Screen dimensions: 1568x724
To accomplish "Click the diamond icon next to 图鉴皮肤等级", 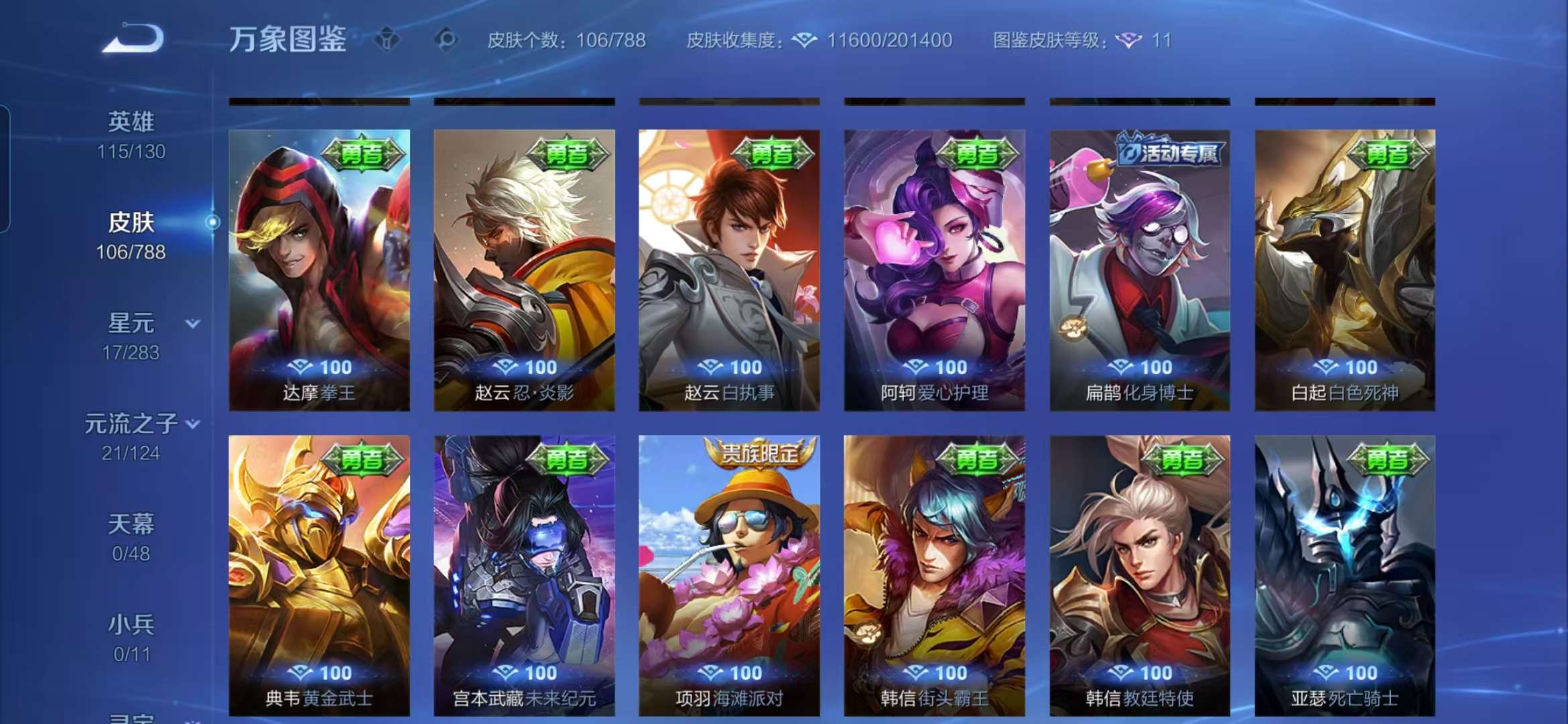I will click(x=1130, y=40).
